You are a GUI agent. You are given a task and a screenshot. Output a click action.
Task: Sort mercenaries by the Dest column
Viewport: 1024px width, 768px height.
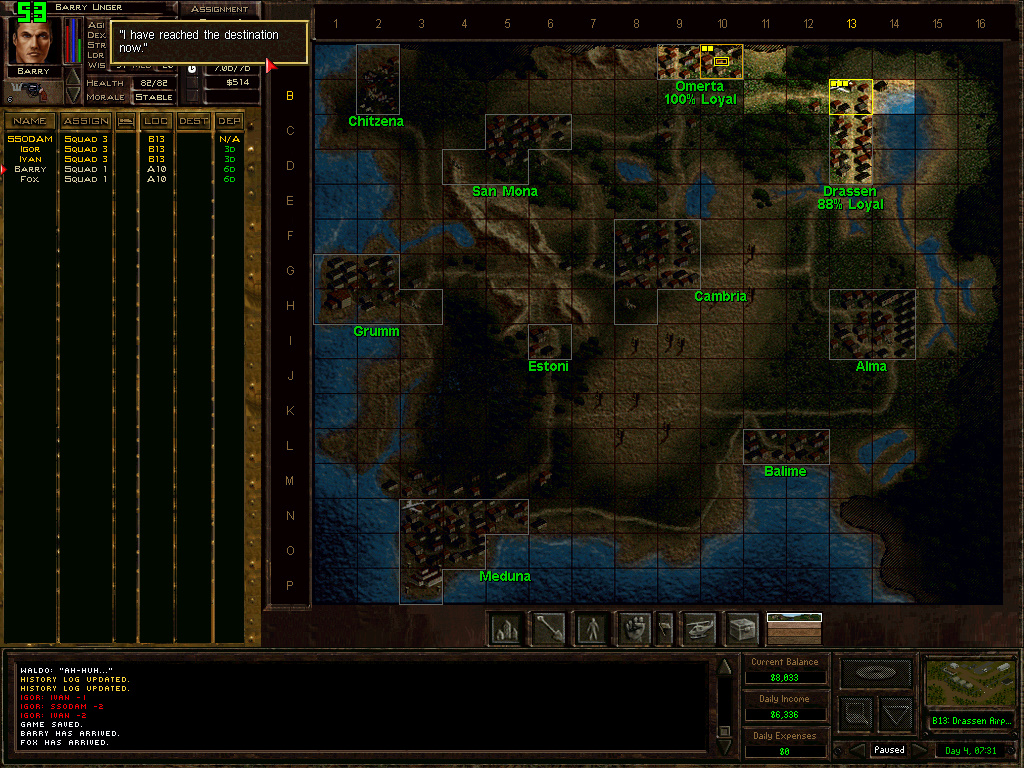click(x=194, y=121)
